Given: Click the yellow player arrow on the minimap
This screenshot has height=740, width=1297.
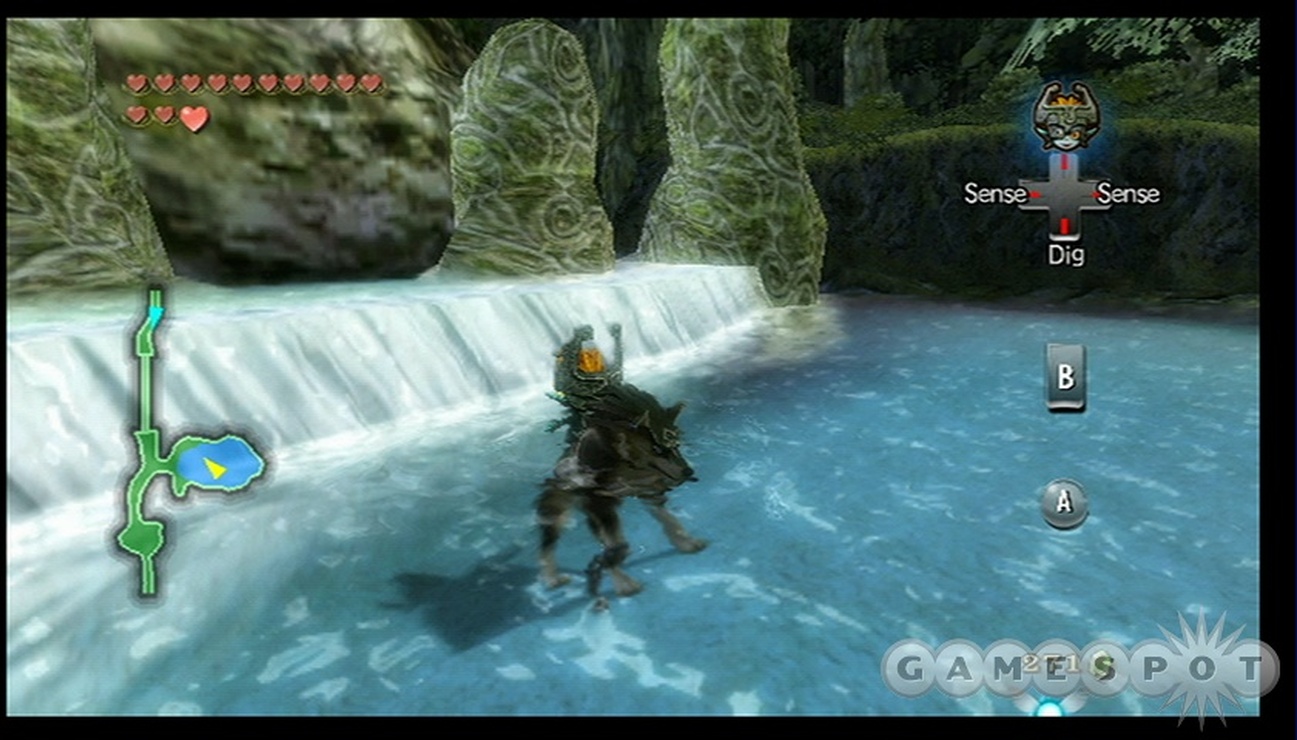Looking at the screenshot, I should 215,464.
